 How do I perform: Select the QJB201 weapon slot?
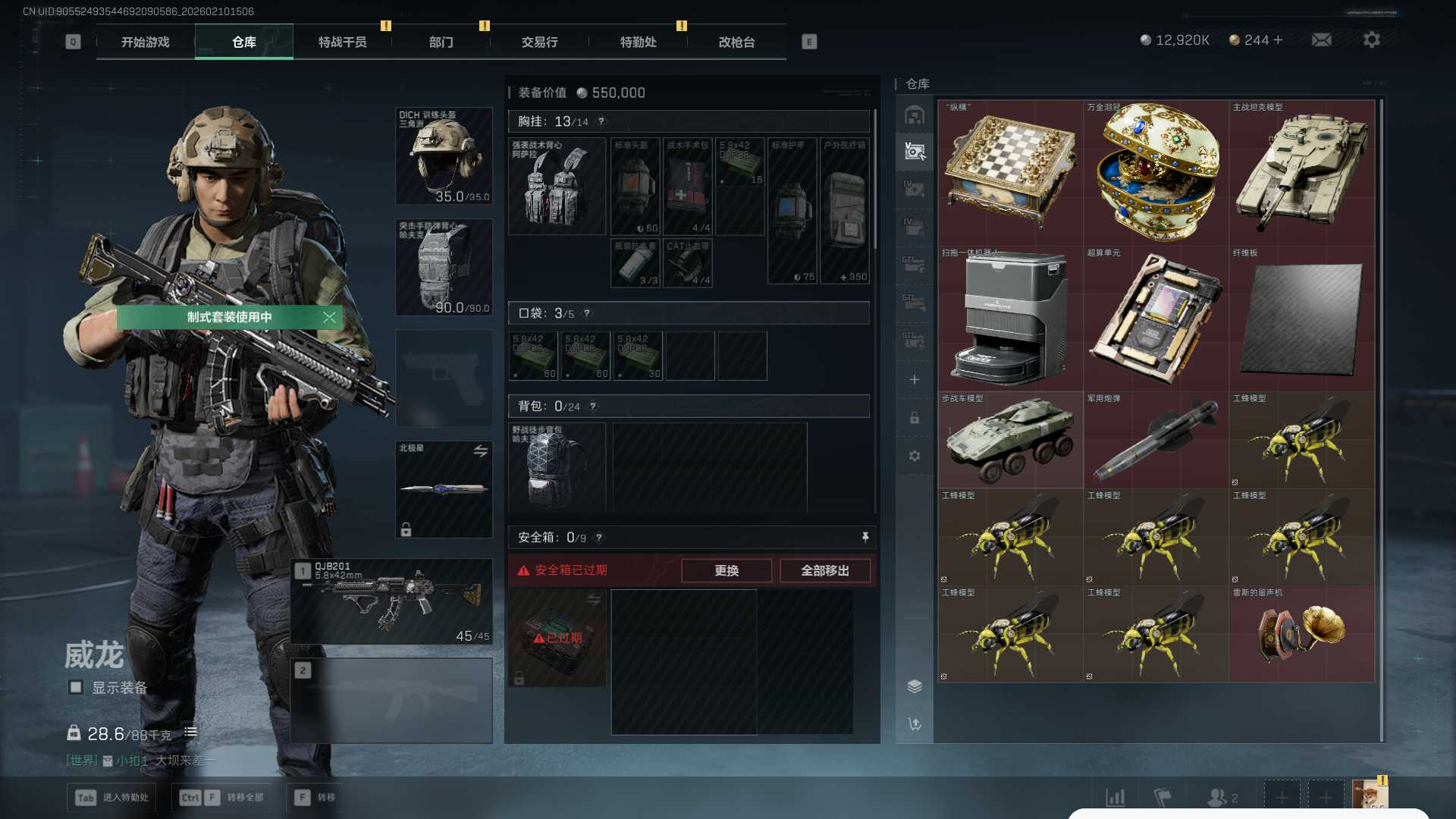click(391, 602)
